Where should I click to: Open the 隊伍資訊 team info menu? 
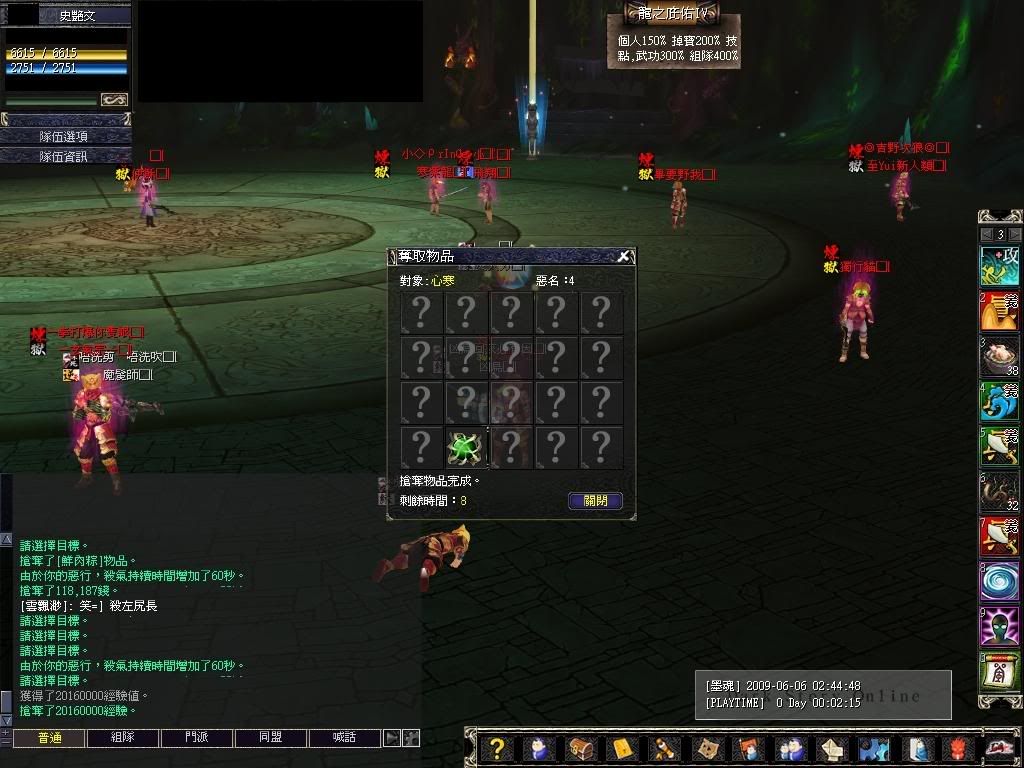pos(64,156)
